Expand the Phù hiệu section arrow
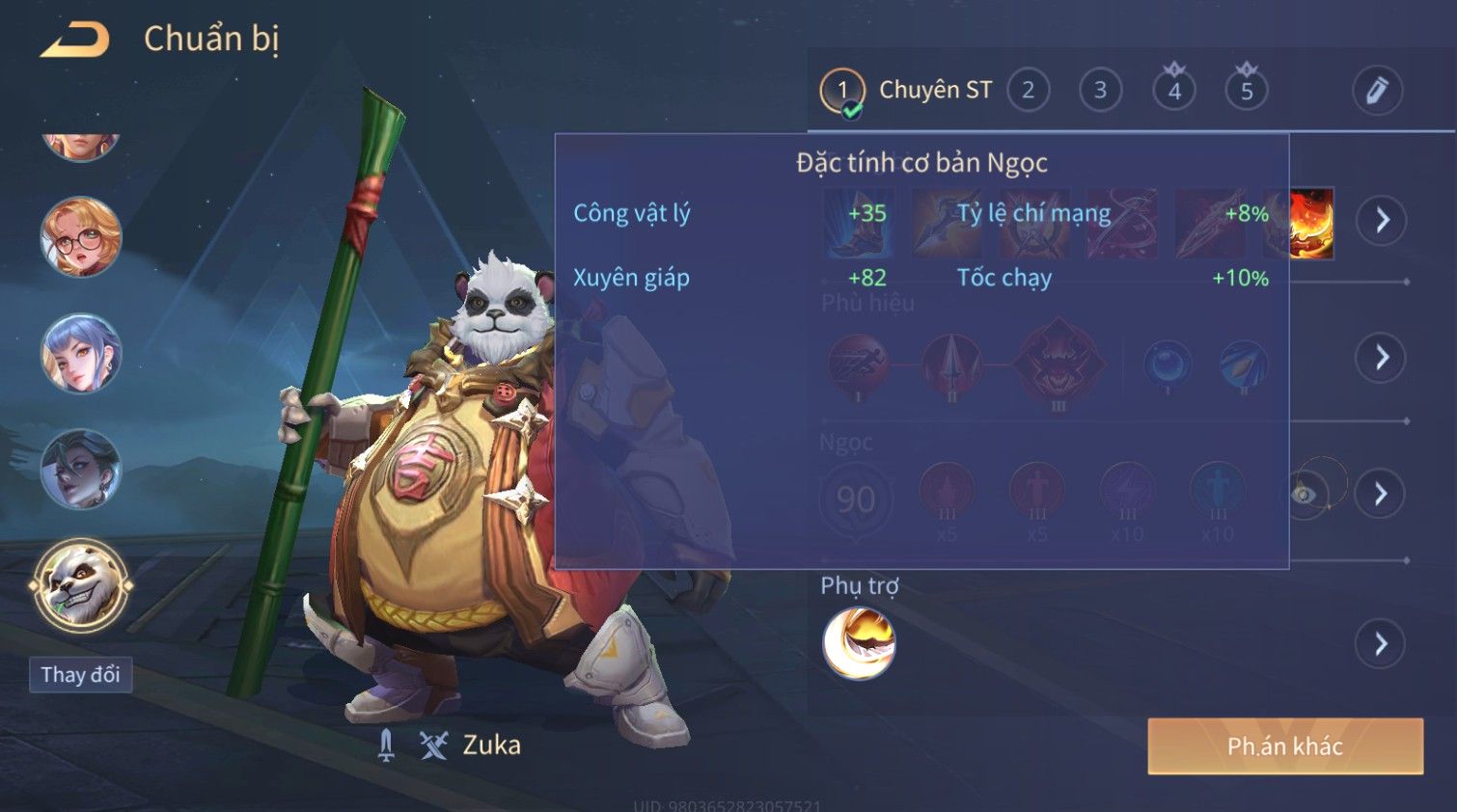The height and width of the screenshot is (812, 1457). (x=1382, y=358)
